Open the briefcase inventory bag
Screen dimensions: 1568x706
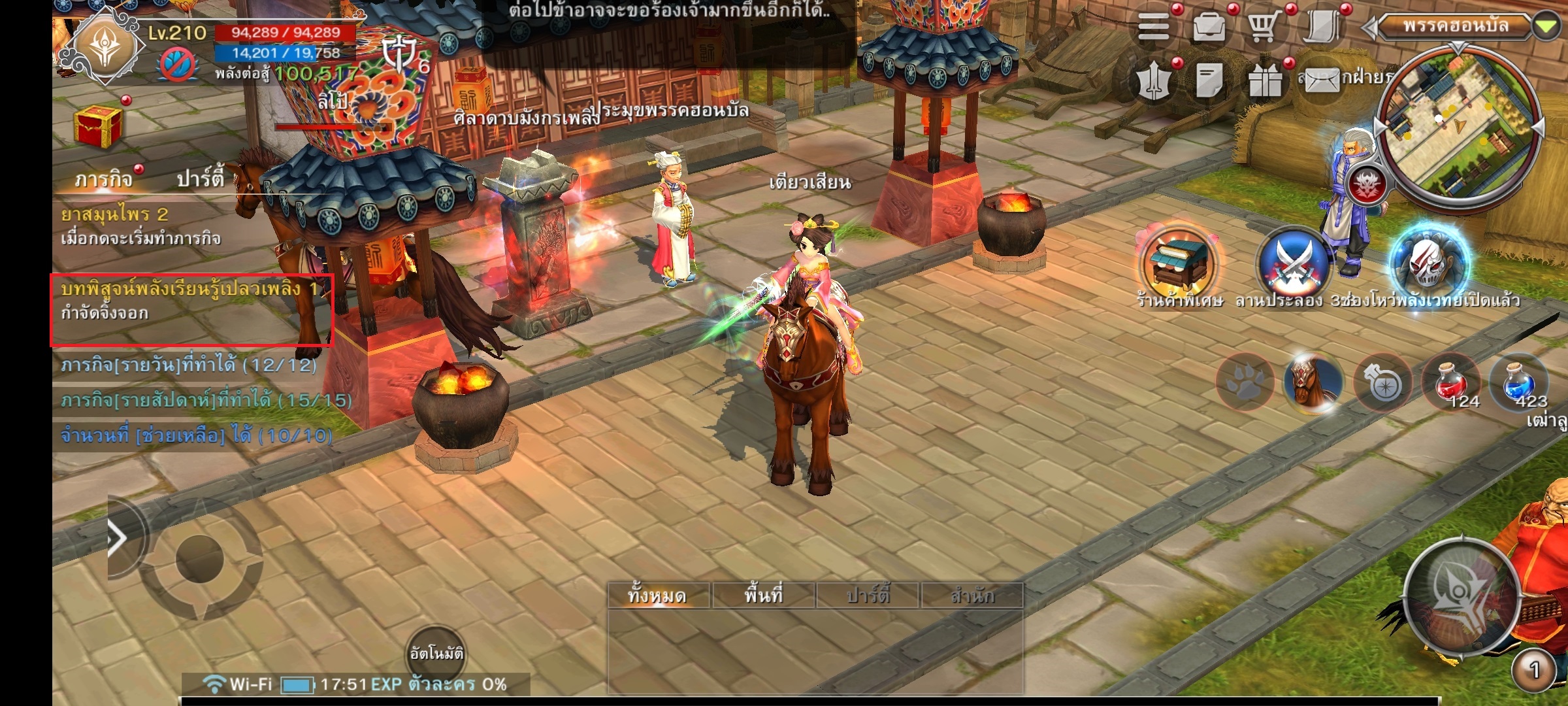(x=1209, y=27)
